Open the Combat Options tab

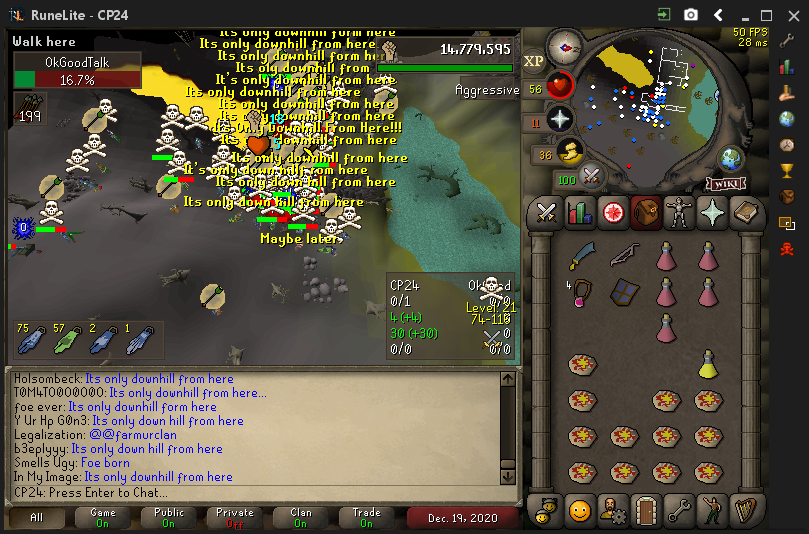546,212
